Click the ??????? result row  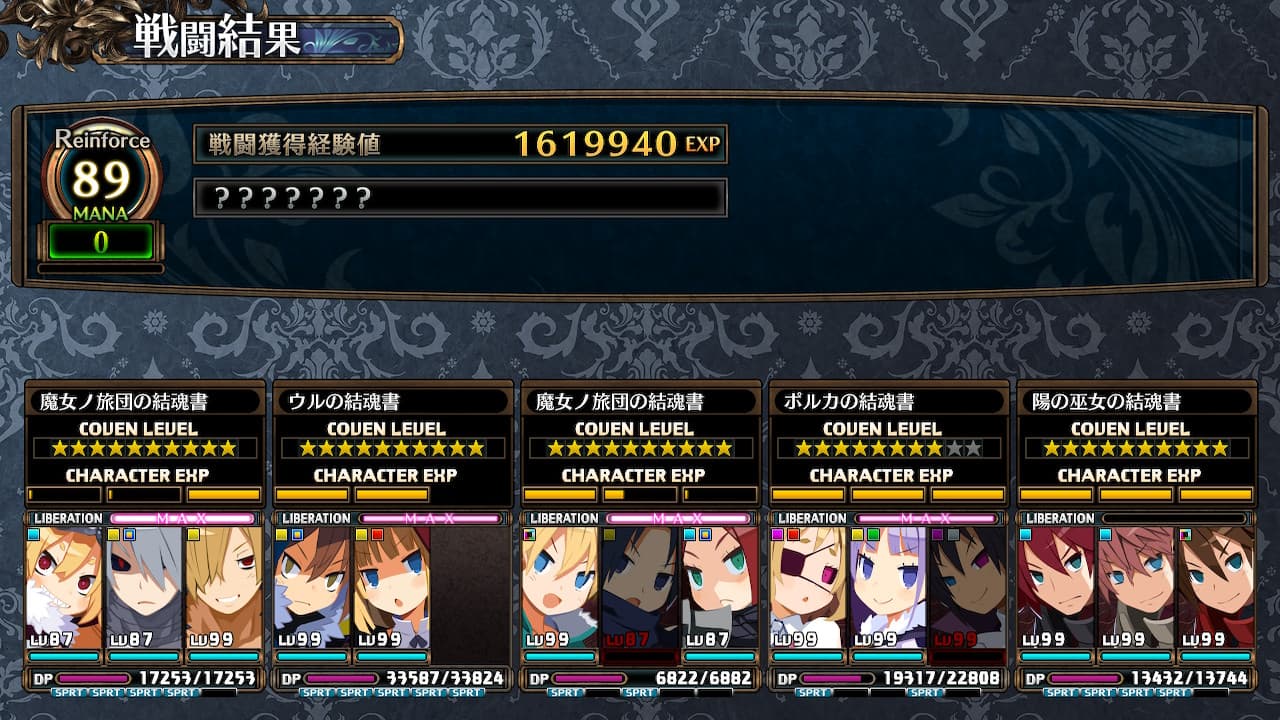(x=460, y=198)
